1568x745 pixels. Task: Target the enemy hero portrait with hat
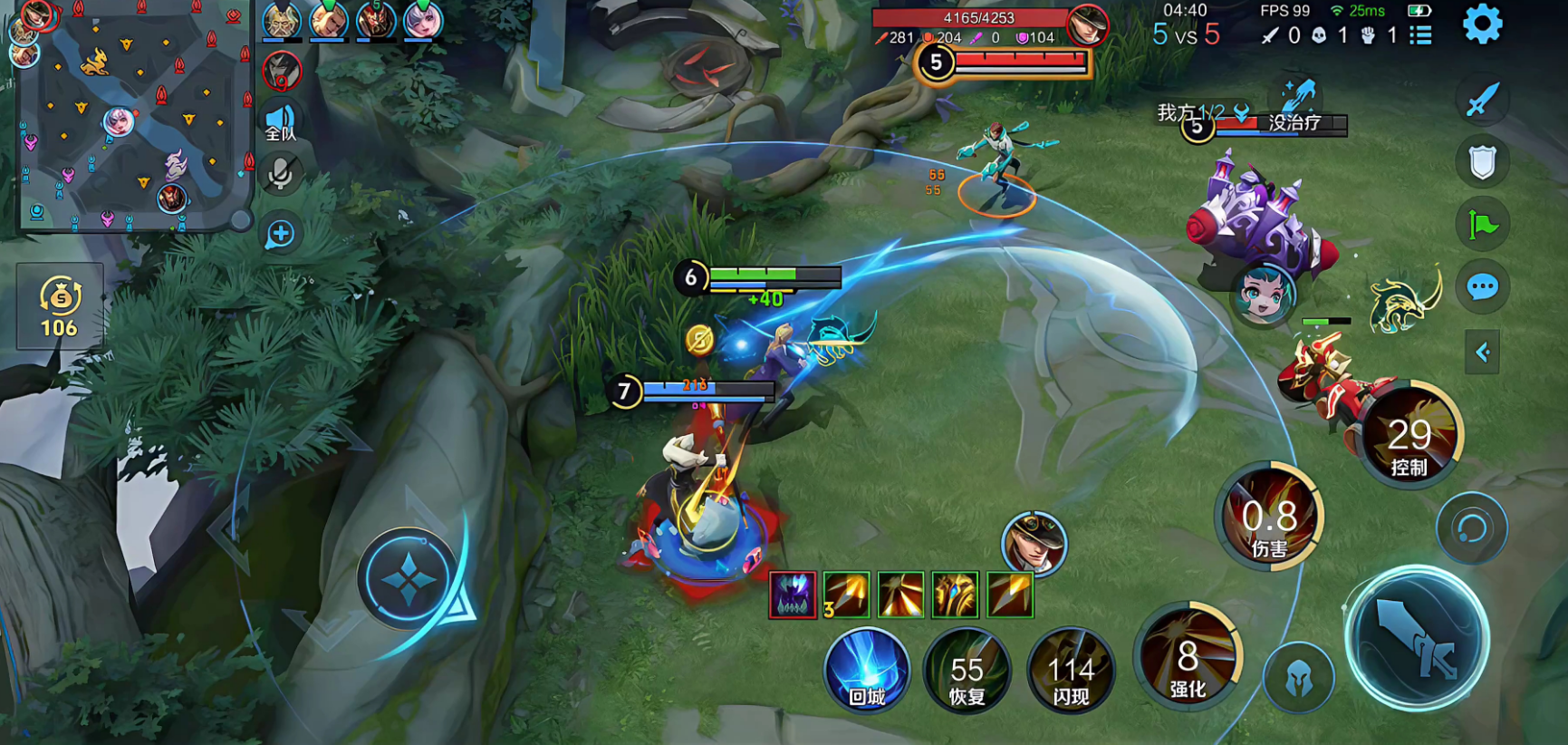coord(1034,543)
